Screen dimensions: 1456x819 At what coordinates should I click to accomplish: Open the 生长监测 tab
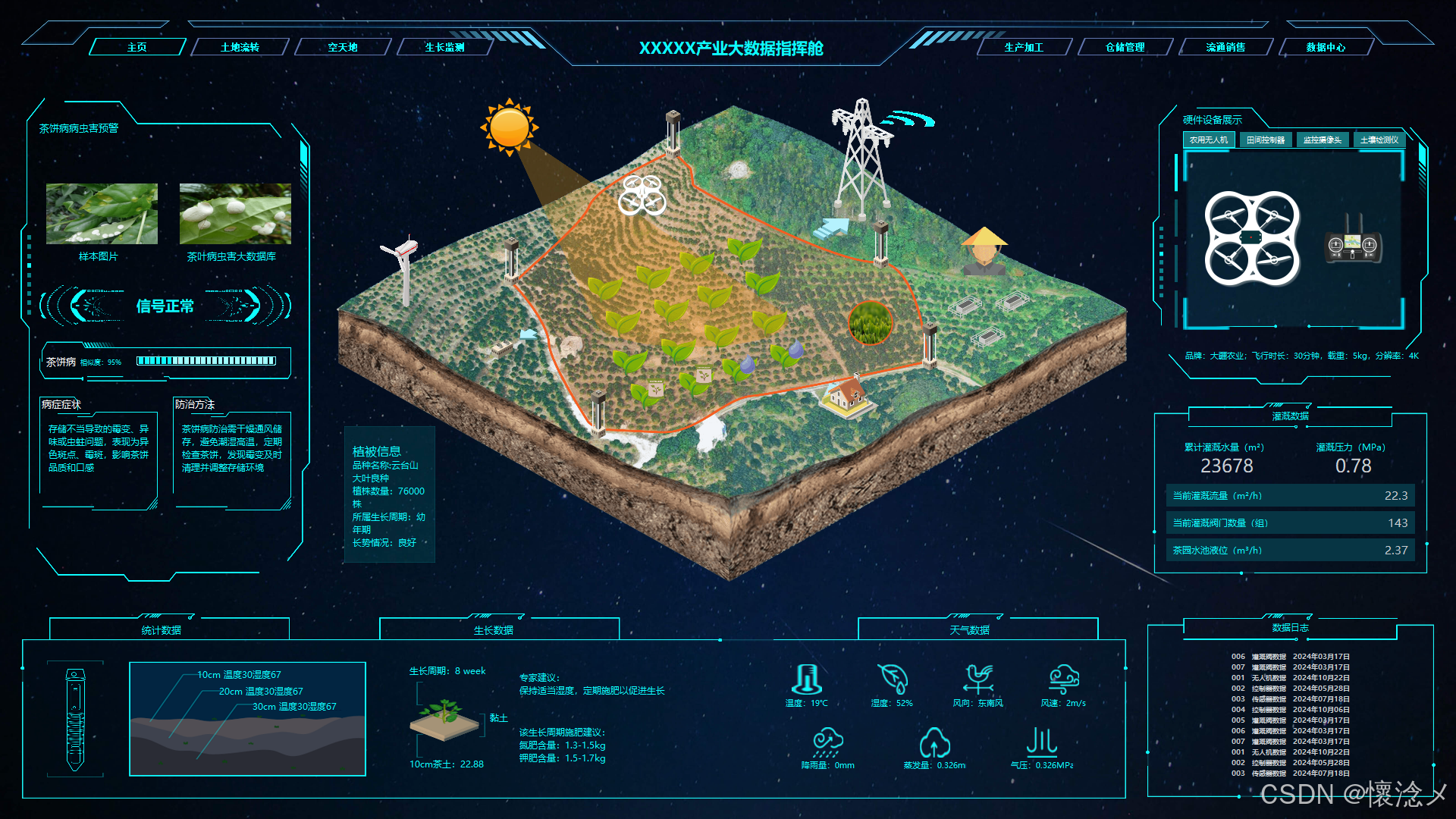tap(444, 47)
